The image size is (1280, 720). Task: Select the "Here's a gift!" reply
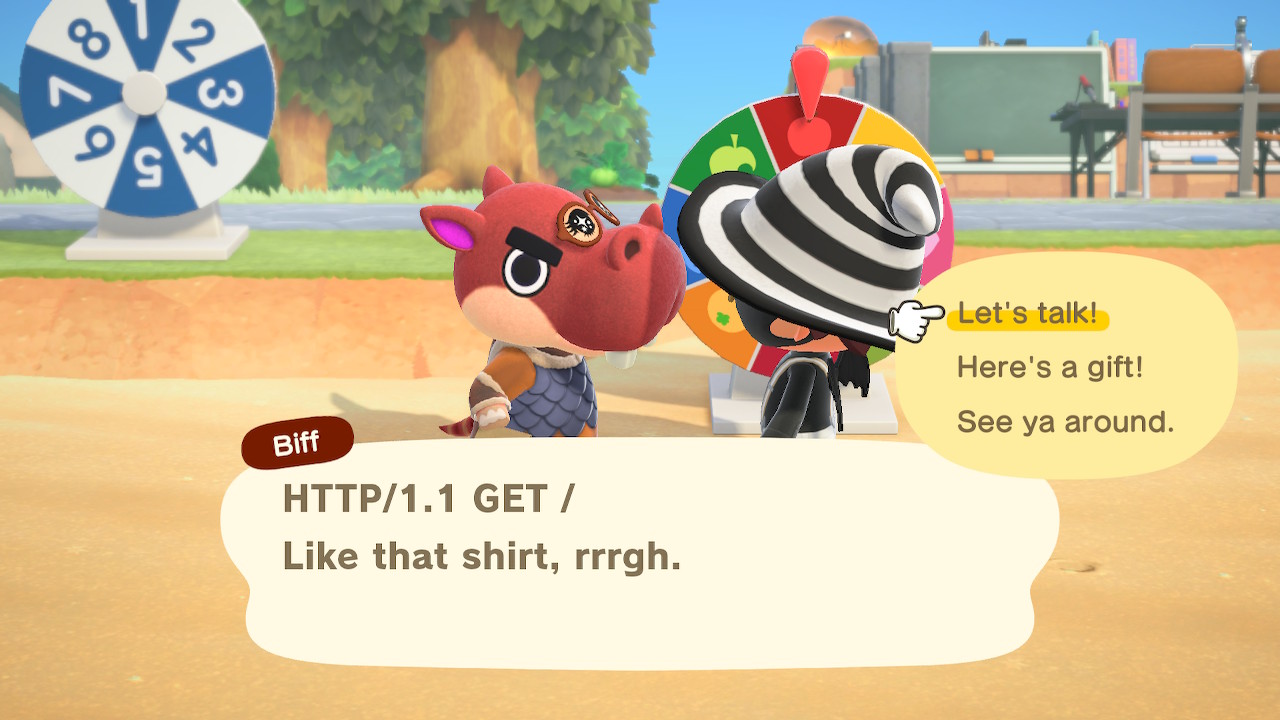coord(1049,368)
